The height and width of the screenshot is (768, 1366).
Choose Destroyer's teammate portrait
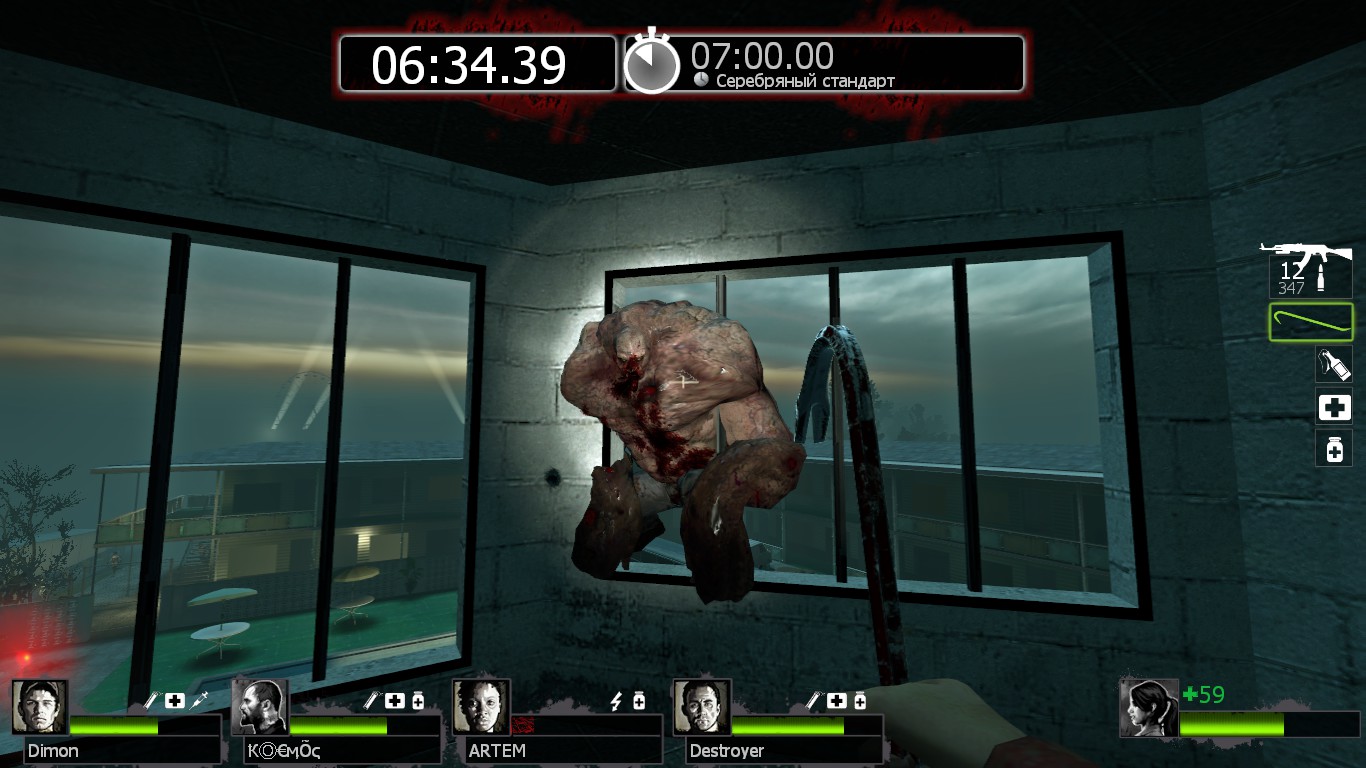701,708
